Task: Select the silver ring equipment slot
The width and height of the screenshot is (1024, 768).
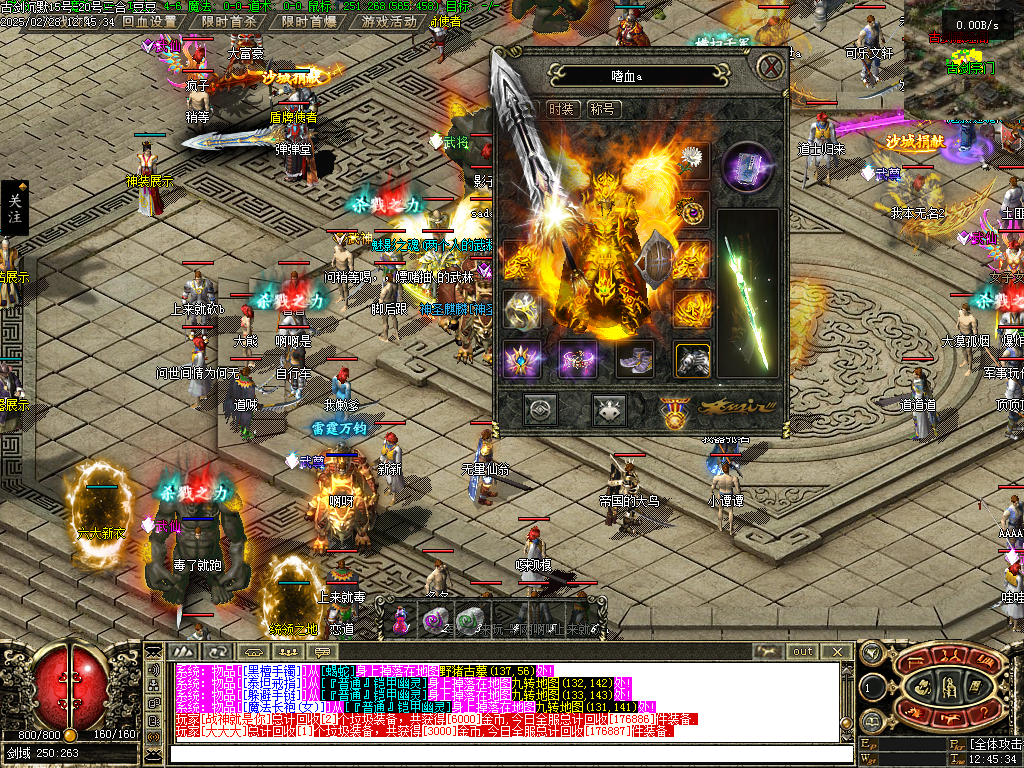Action: point(521,310)
